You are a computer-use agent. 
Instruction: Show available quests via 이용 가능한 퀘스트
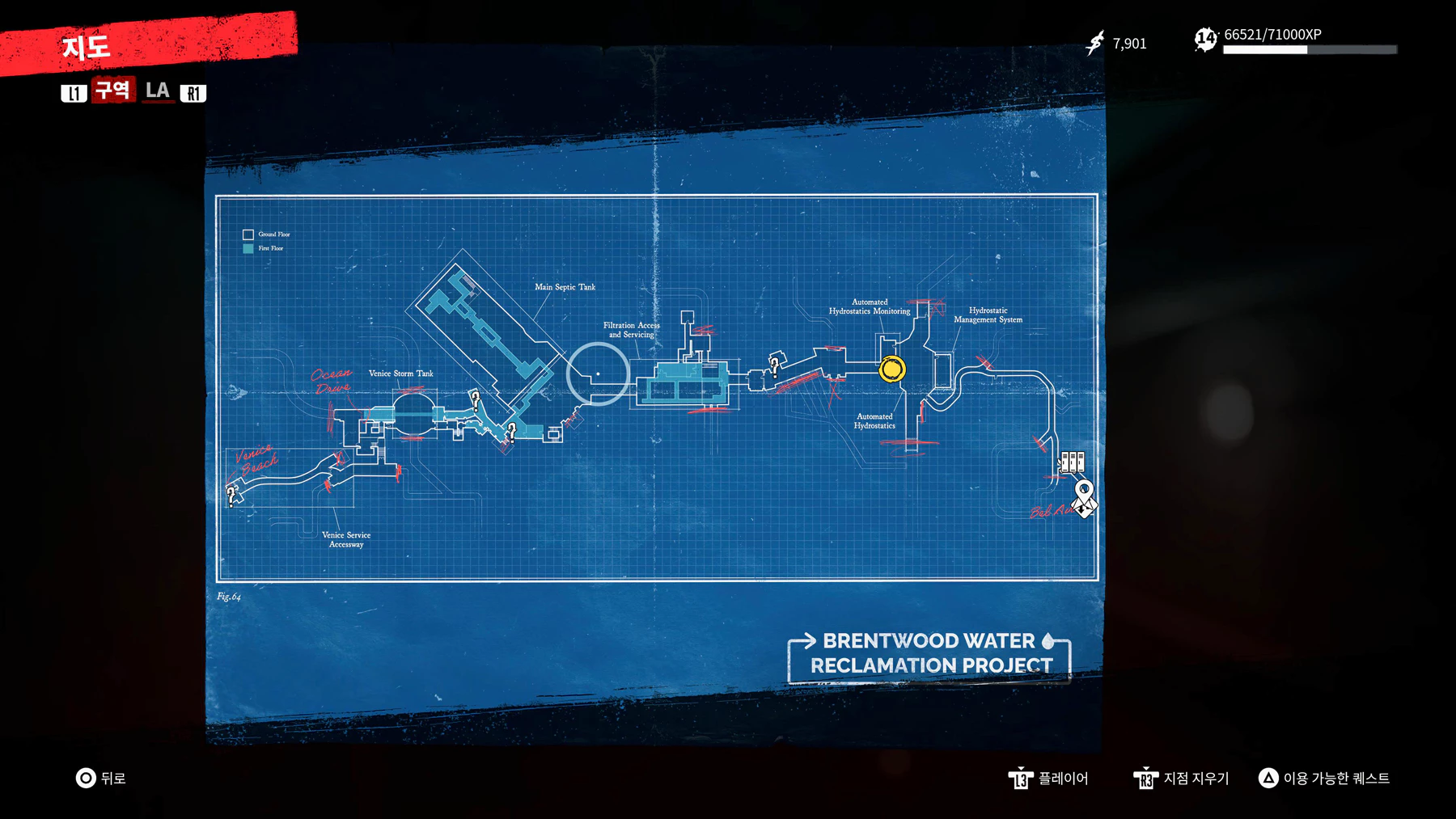click(x=1324, y=778)
